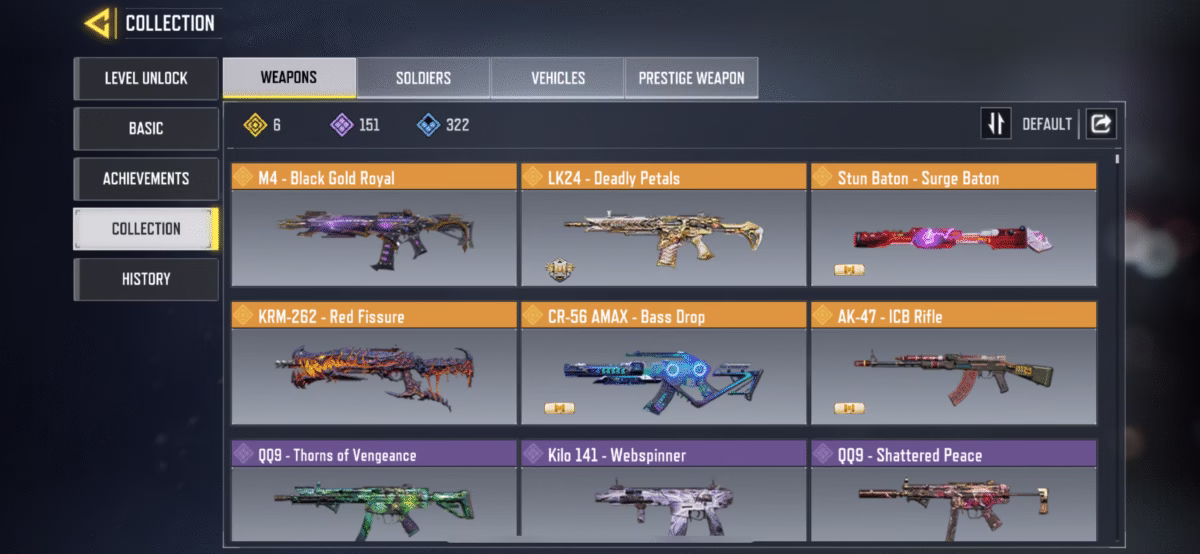
Task: Open the History section
Action: coord(146,279)
